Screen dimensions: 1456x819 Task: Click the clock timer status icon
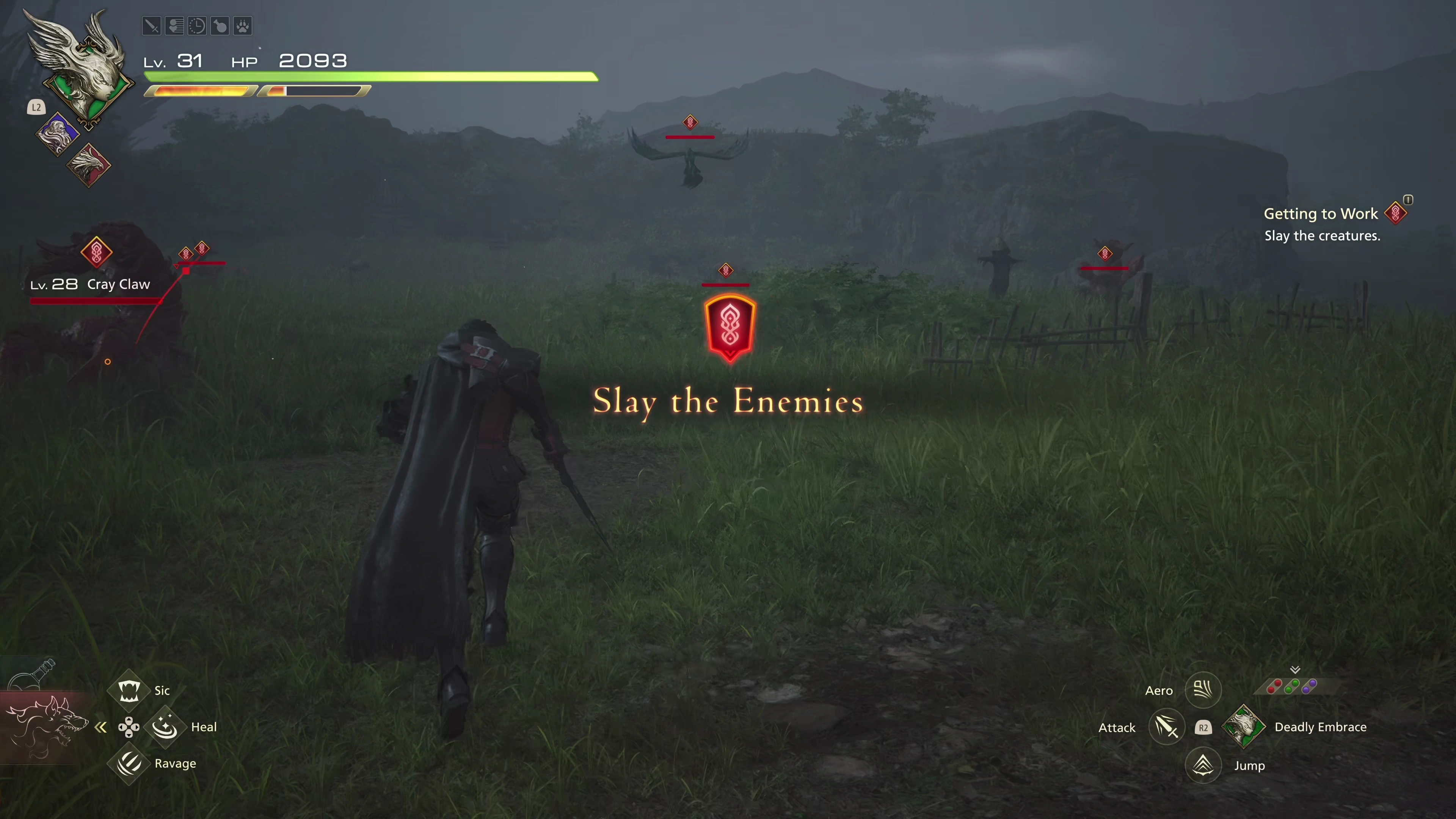197,26
